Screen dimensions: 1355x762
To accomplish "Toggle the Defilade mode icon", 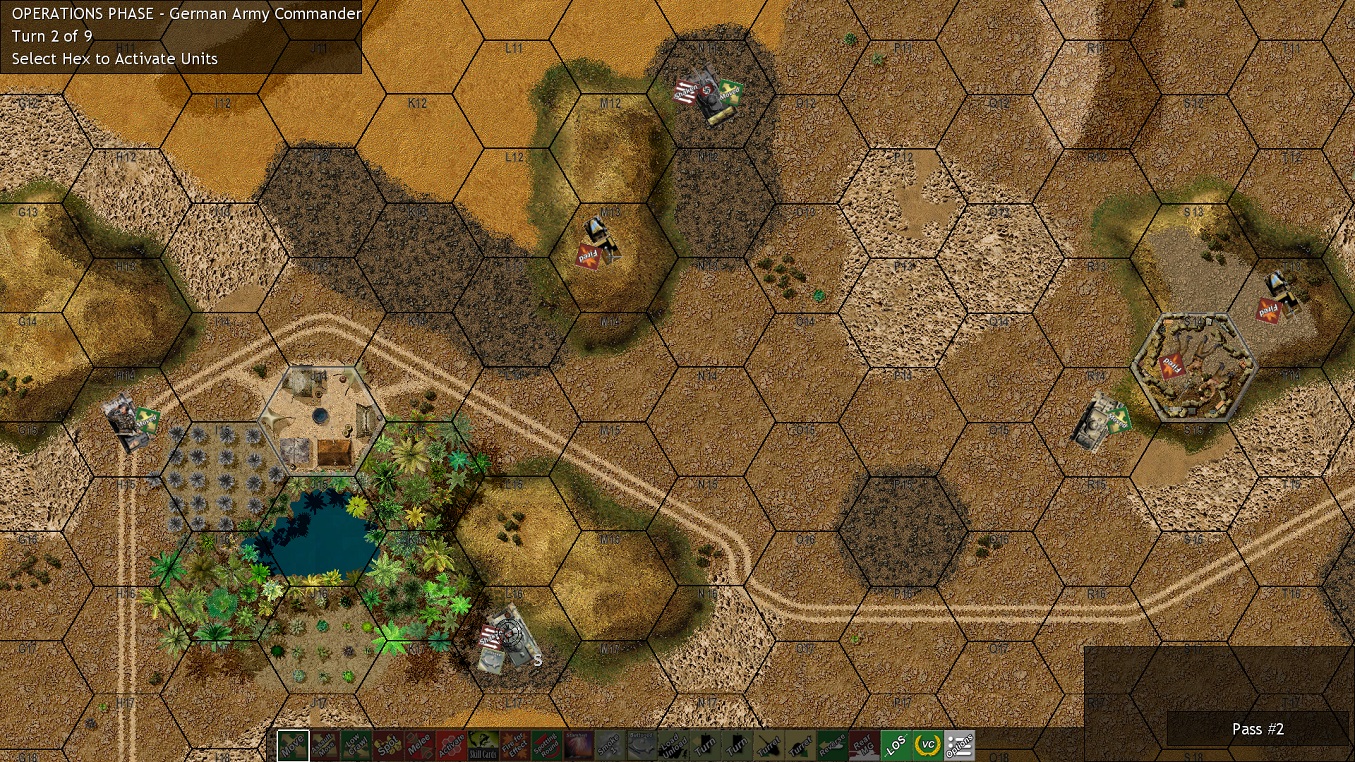I will tap(642, 745).
